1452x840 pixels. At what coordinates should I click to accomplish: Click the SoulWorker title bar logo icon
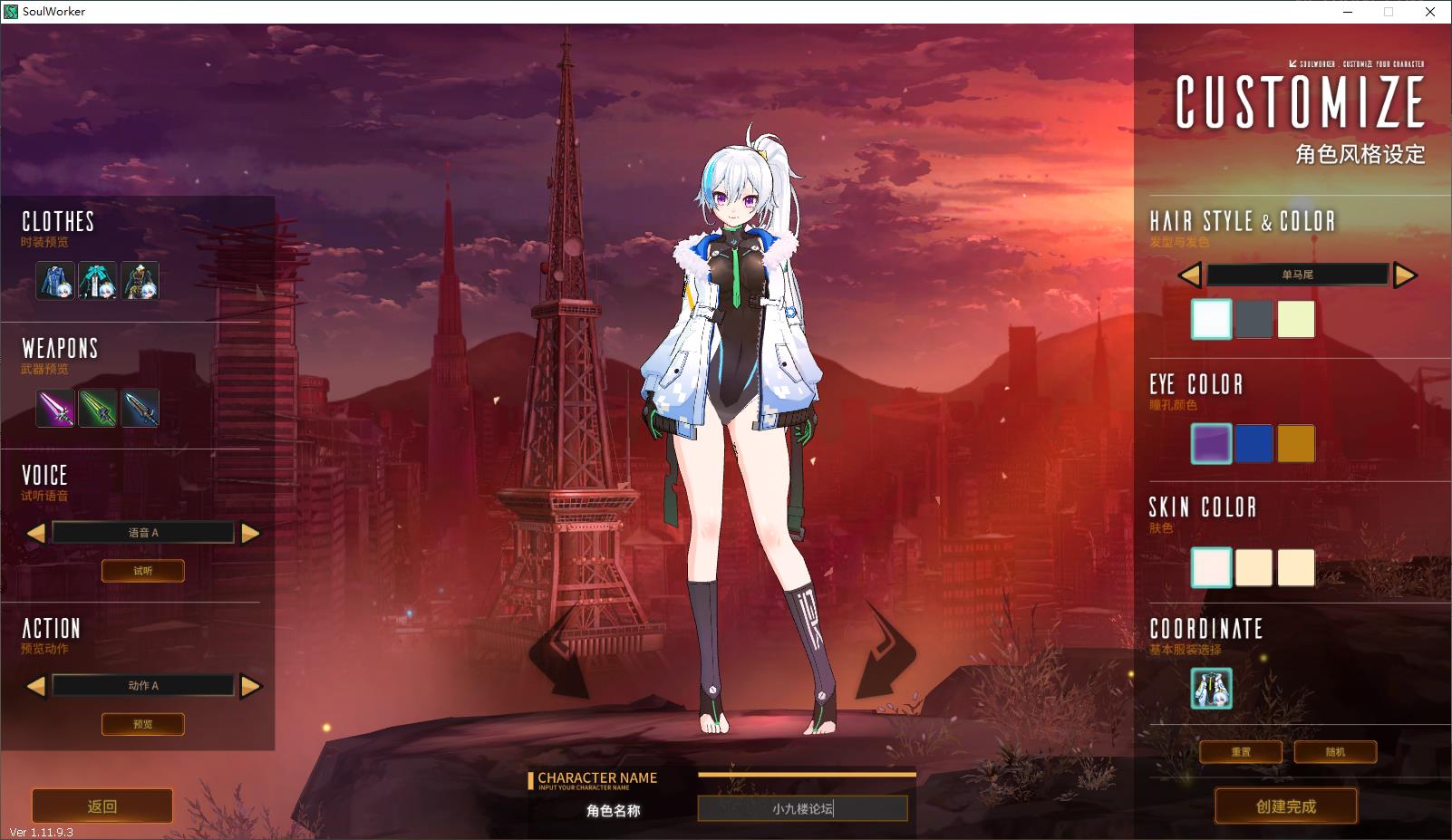(x=10, y=12)
